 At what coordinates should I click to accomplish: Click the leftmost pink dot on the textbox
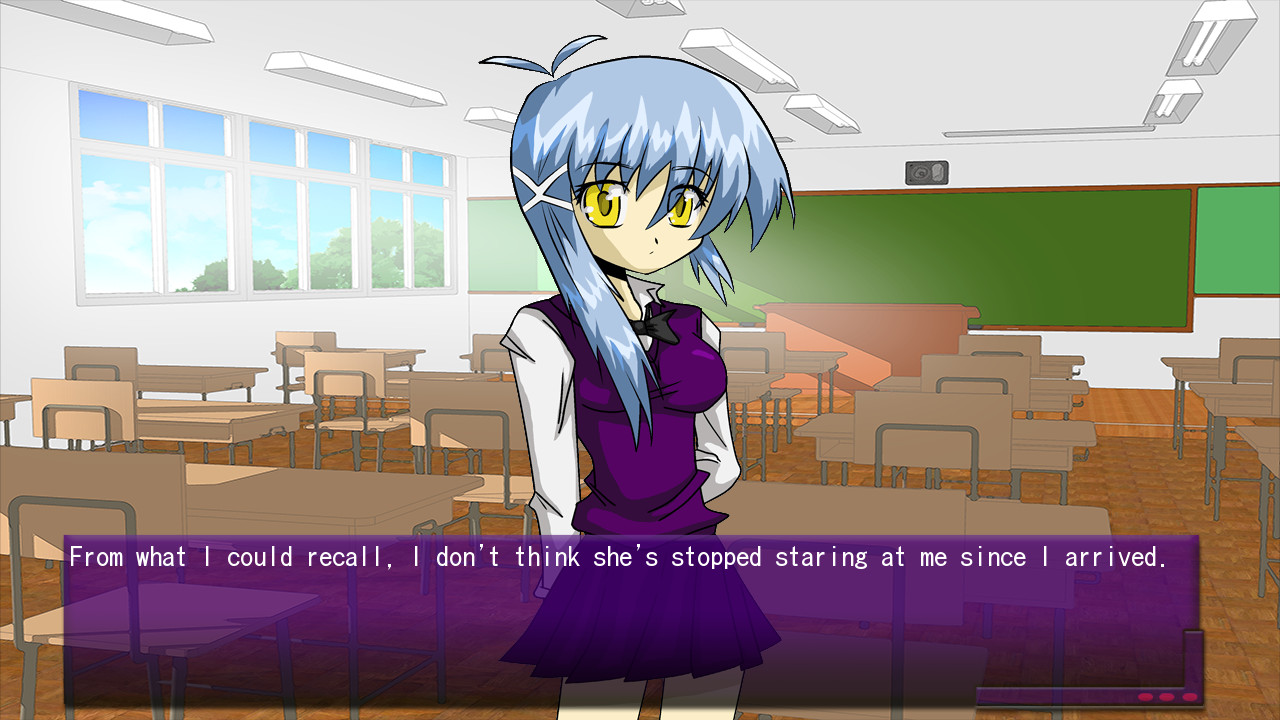(x=1145, y=696)
